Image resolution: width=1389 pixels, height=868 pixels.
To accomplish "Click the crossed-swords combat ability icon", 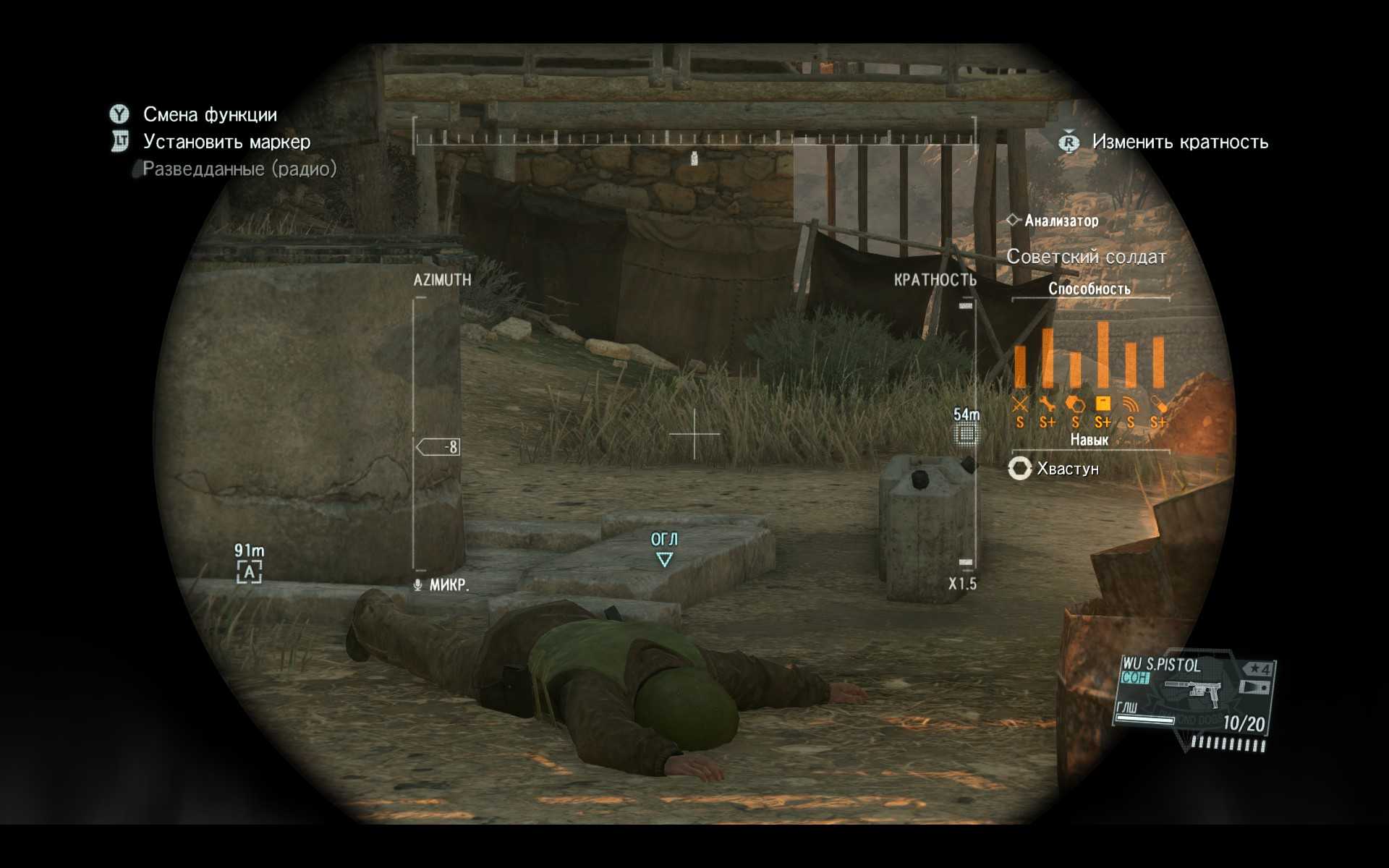I will coord(1020,404).
